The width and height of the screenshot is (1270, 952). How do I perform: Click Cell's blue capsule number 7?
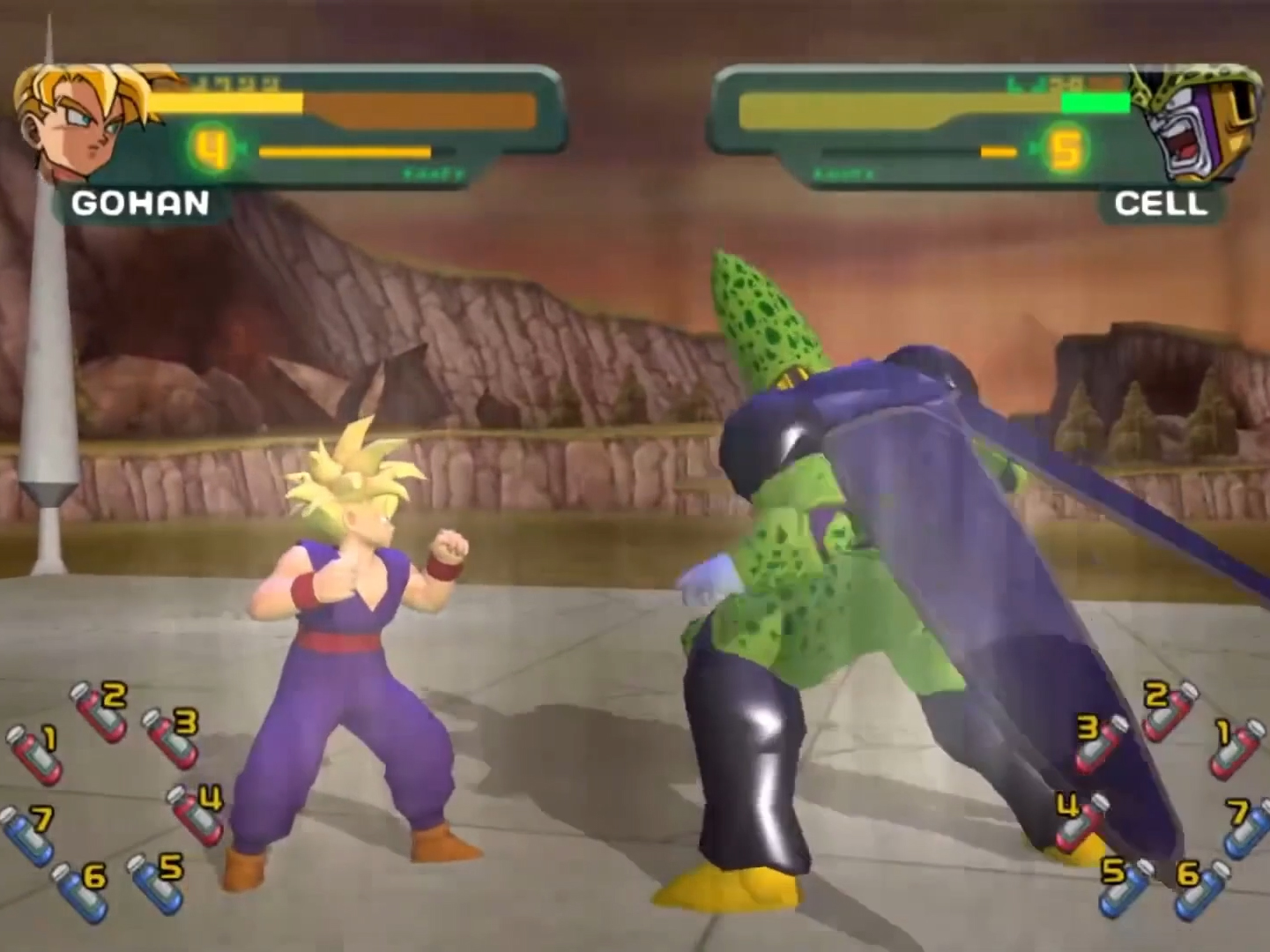pyautogui.click(x=1248, y=827)
